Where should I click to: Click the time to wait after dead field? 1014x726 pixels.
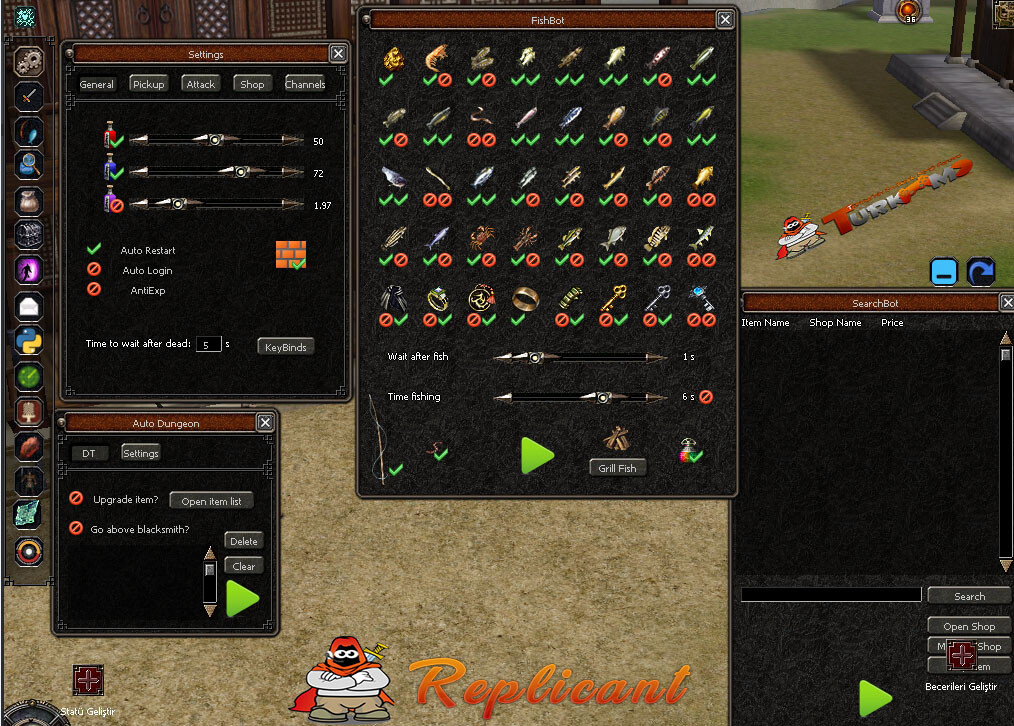[x=207, y=344]
